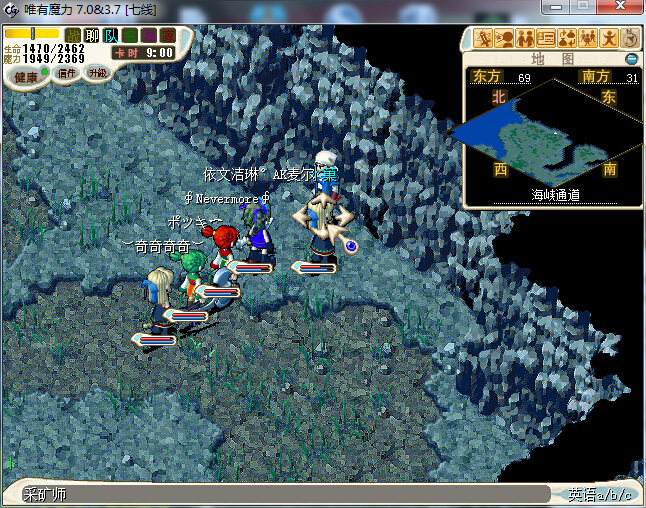Minimize the 地图 map panel
The image size is (646, 508).
(x=631, y=59)
